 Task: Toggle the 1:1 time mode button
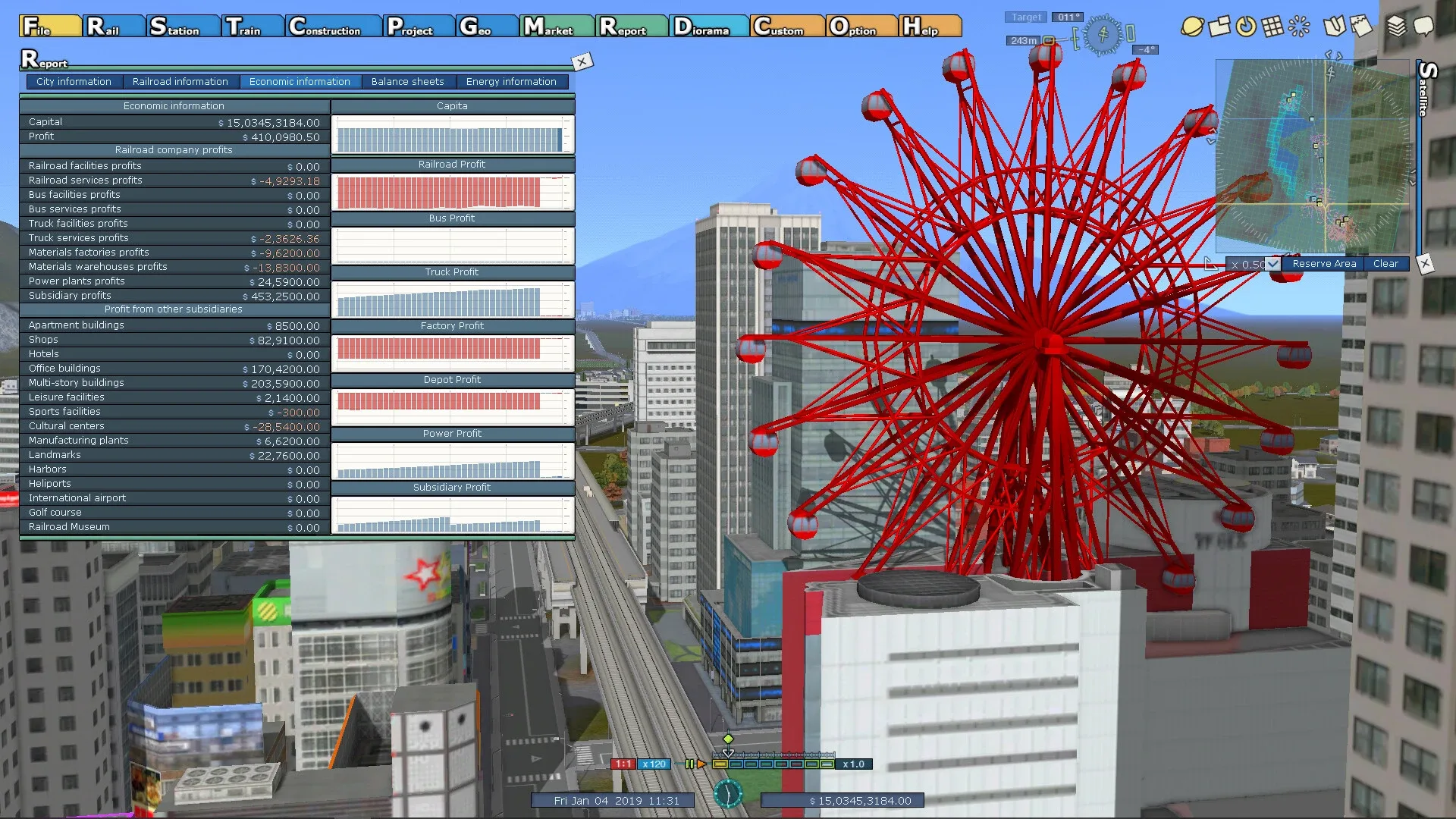click(x=623, y=764)
